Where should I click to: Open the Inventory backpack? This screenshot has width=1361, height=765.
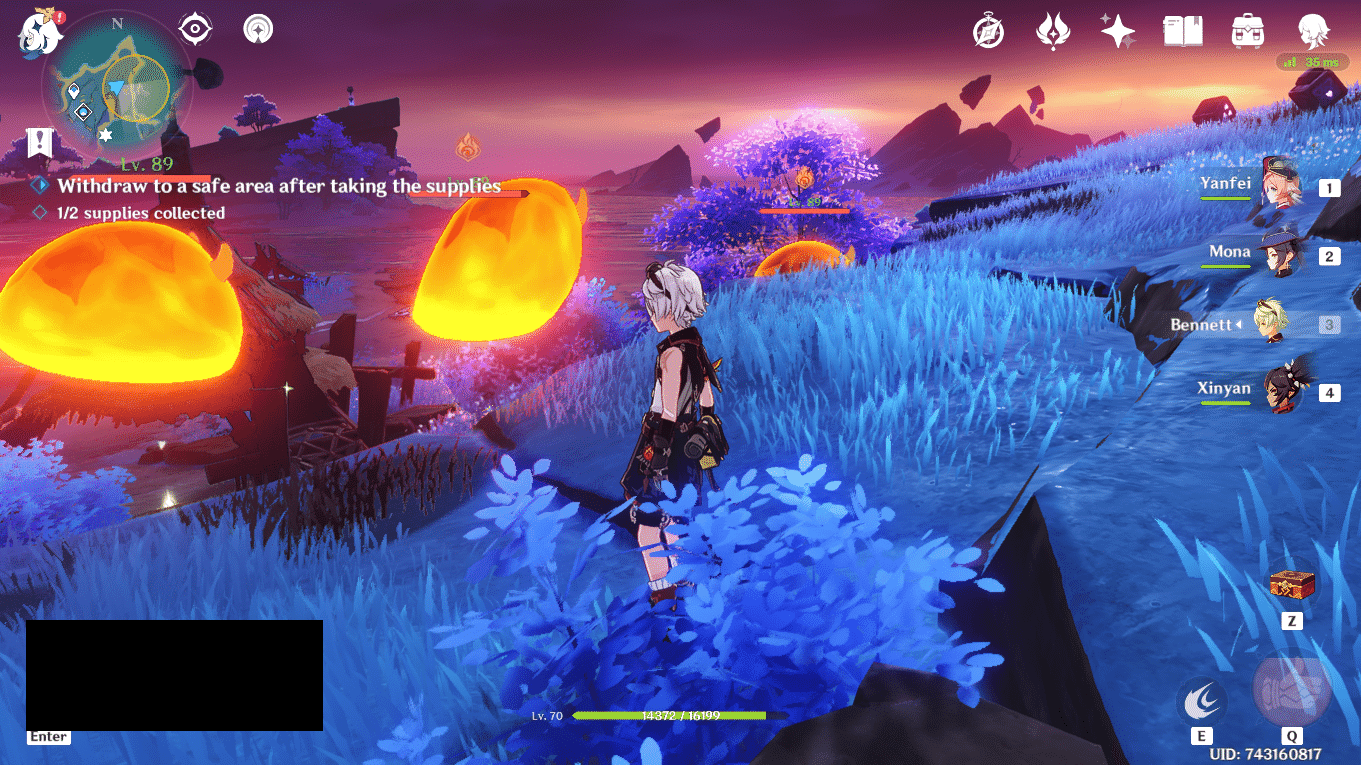1248,31
